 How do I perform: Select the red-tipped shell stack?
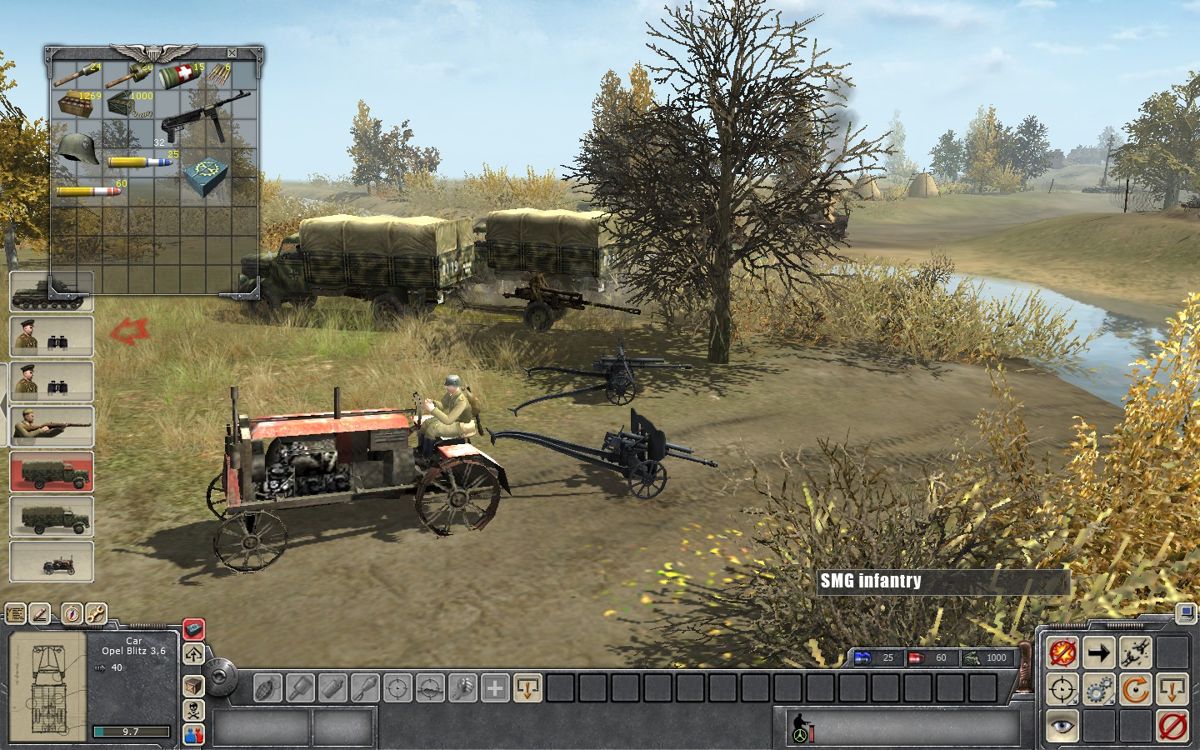coord(88,190)
